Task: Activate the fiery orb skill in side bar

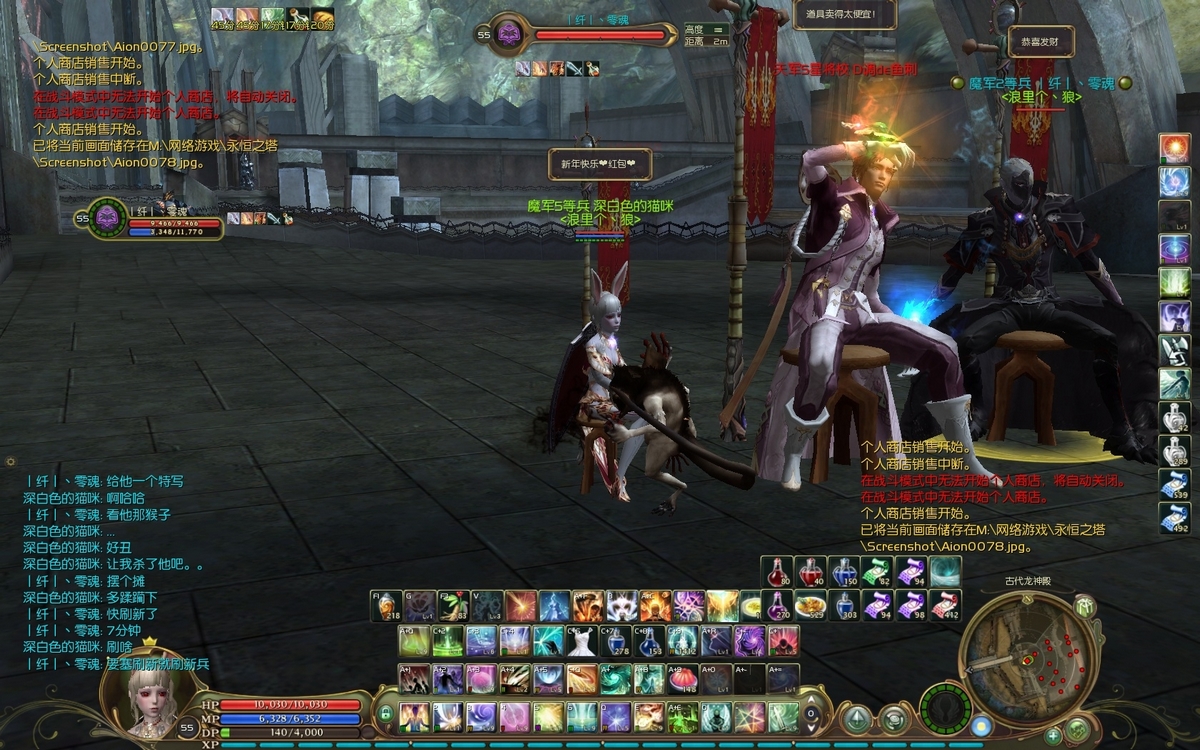Action: (x=1174, y=148)
